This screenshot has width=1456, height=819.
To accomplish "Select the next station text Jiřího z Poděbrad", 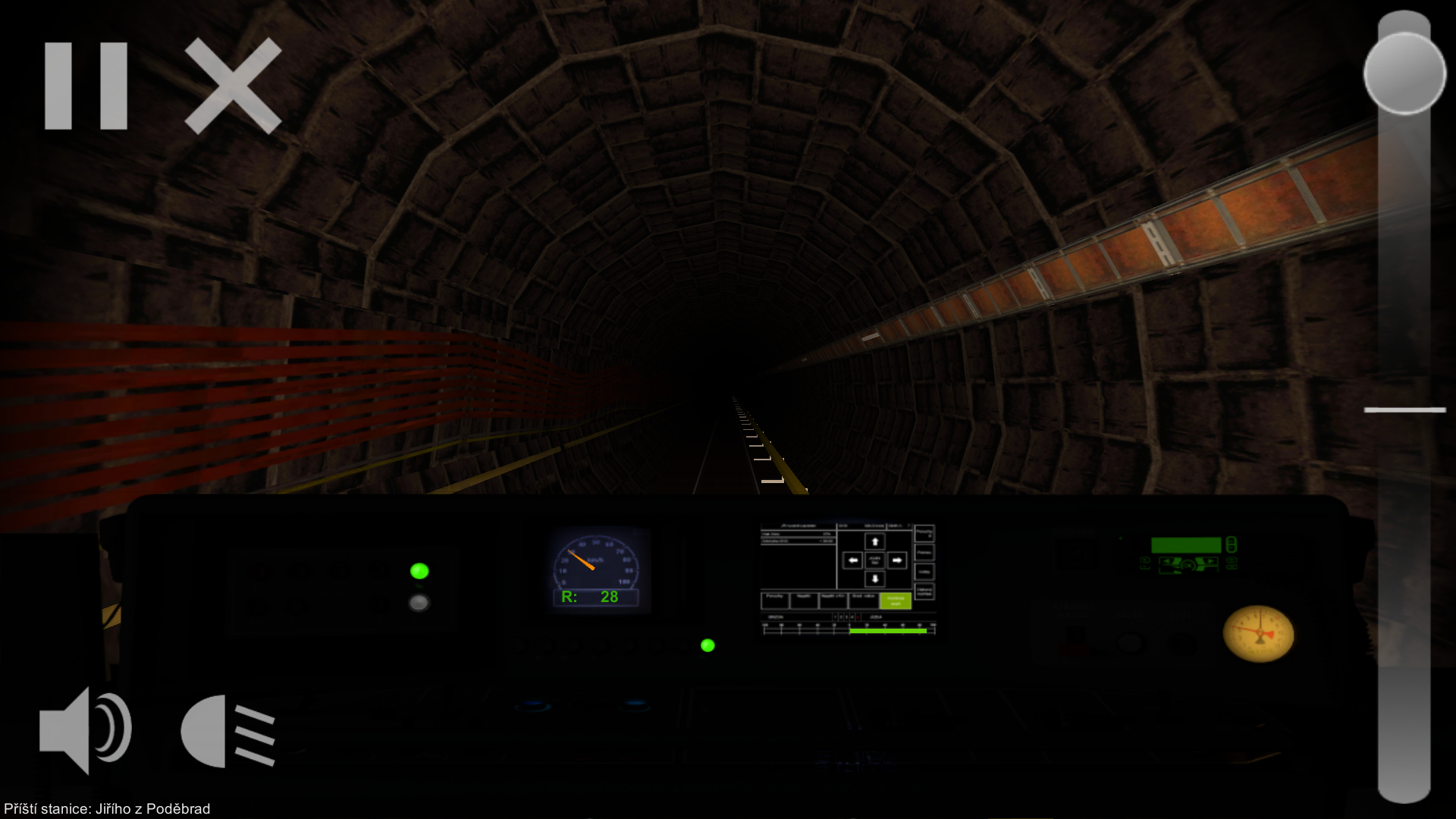I will [x=106, y=808].
